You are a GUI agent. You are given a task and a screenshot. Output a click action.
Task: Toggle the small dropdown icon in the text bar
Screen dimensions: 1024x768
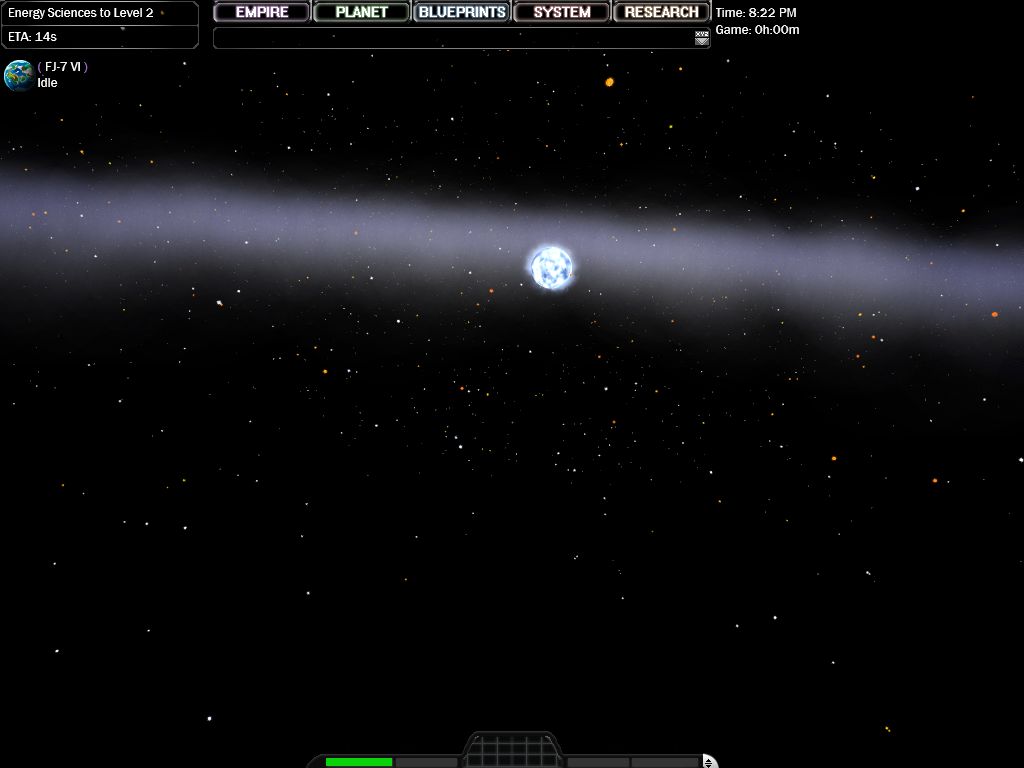coord(702,38)
